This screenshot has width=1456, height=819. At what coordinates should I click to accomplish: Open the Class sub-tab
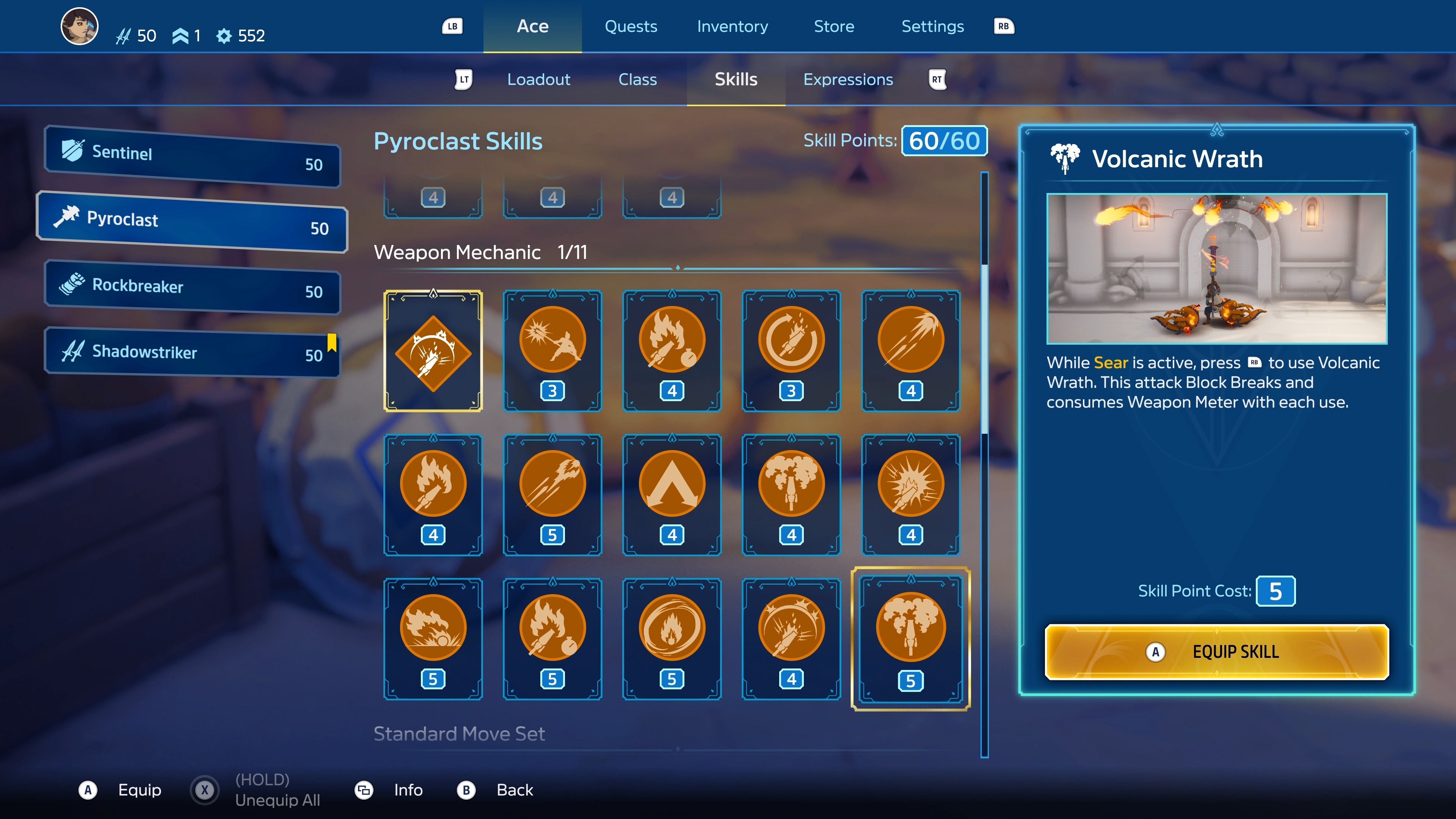637,80
